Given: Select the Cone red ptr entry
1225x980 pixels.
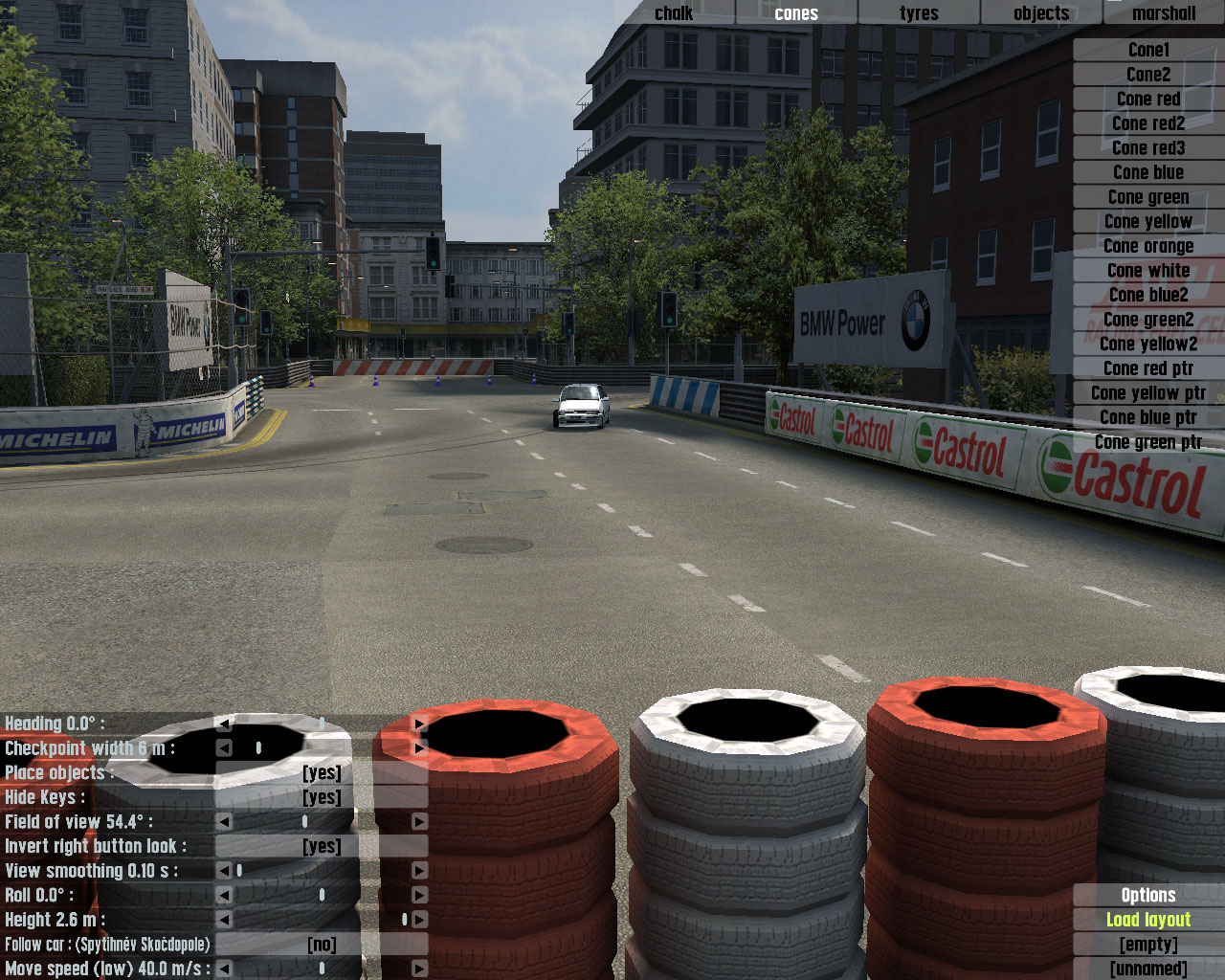Looking at the screenshot, I should pyautogui.click(x=1148, y=368).
